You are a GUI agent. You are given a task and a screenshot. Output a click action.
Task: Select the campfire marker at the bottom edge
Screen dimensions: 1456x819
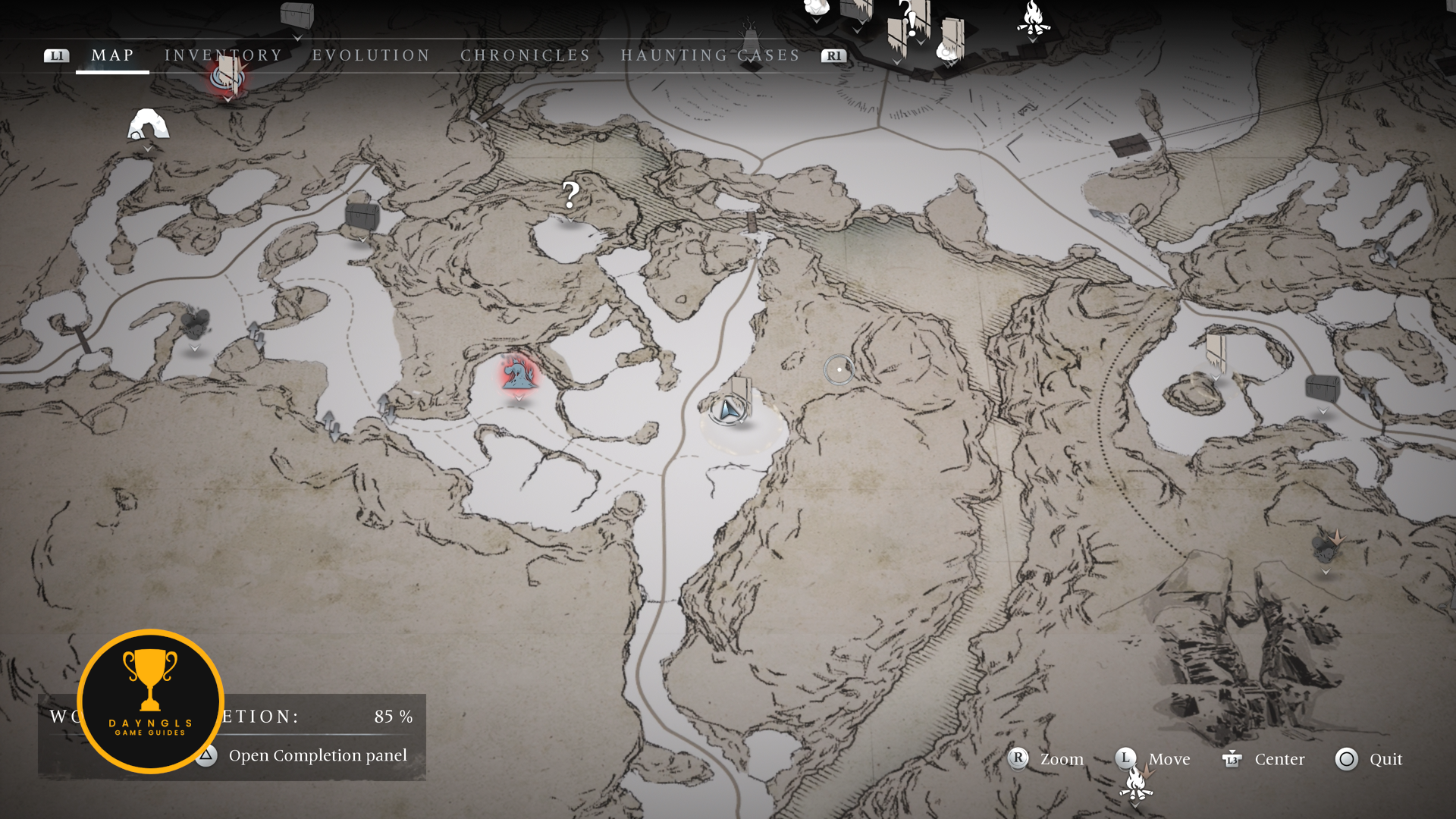click(1136, 784)
